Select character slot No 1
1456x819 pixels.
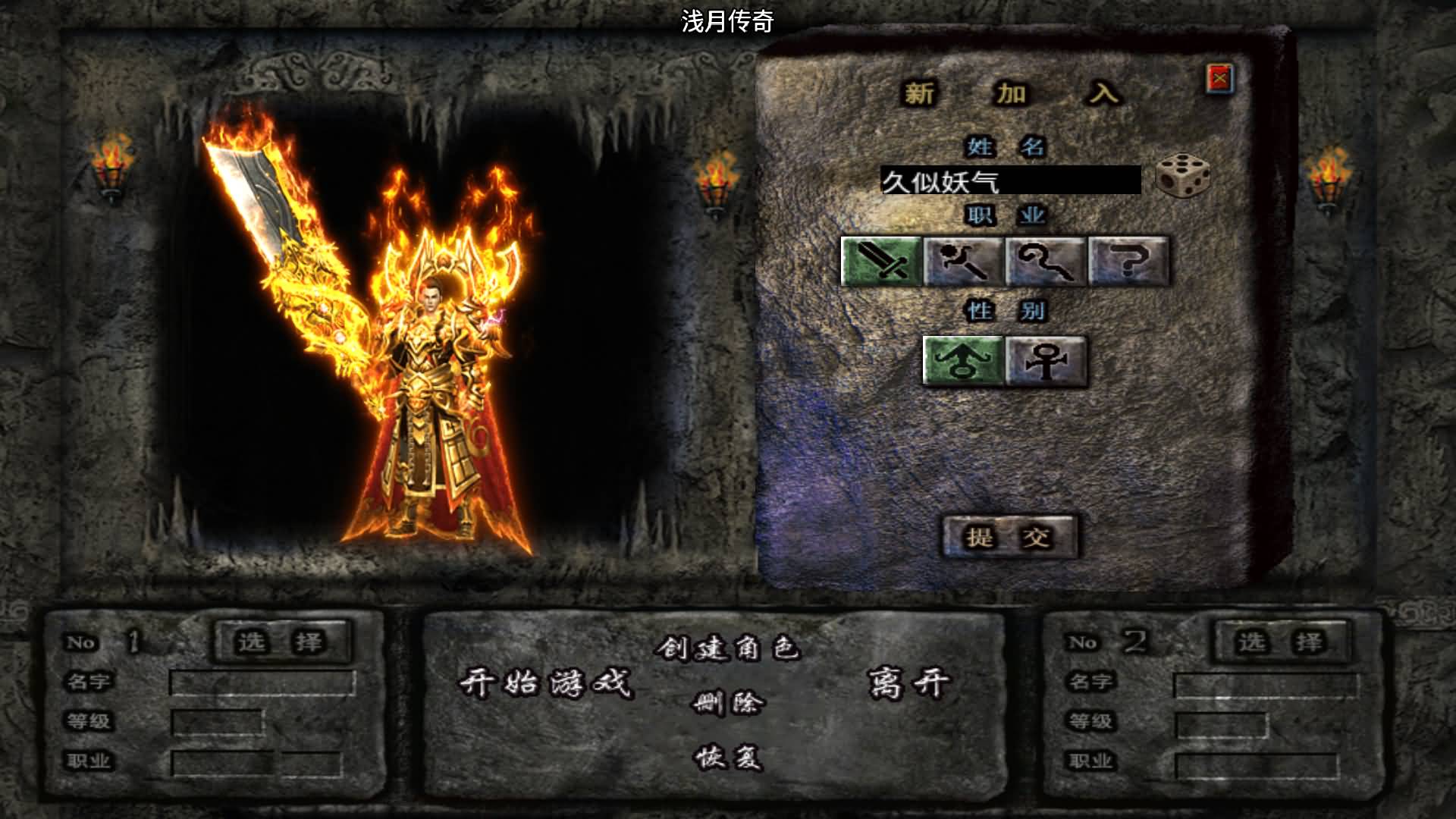282,642
